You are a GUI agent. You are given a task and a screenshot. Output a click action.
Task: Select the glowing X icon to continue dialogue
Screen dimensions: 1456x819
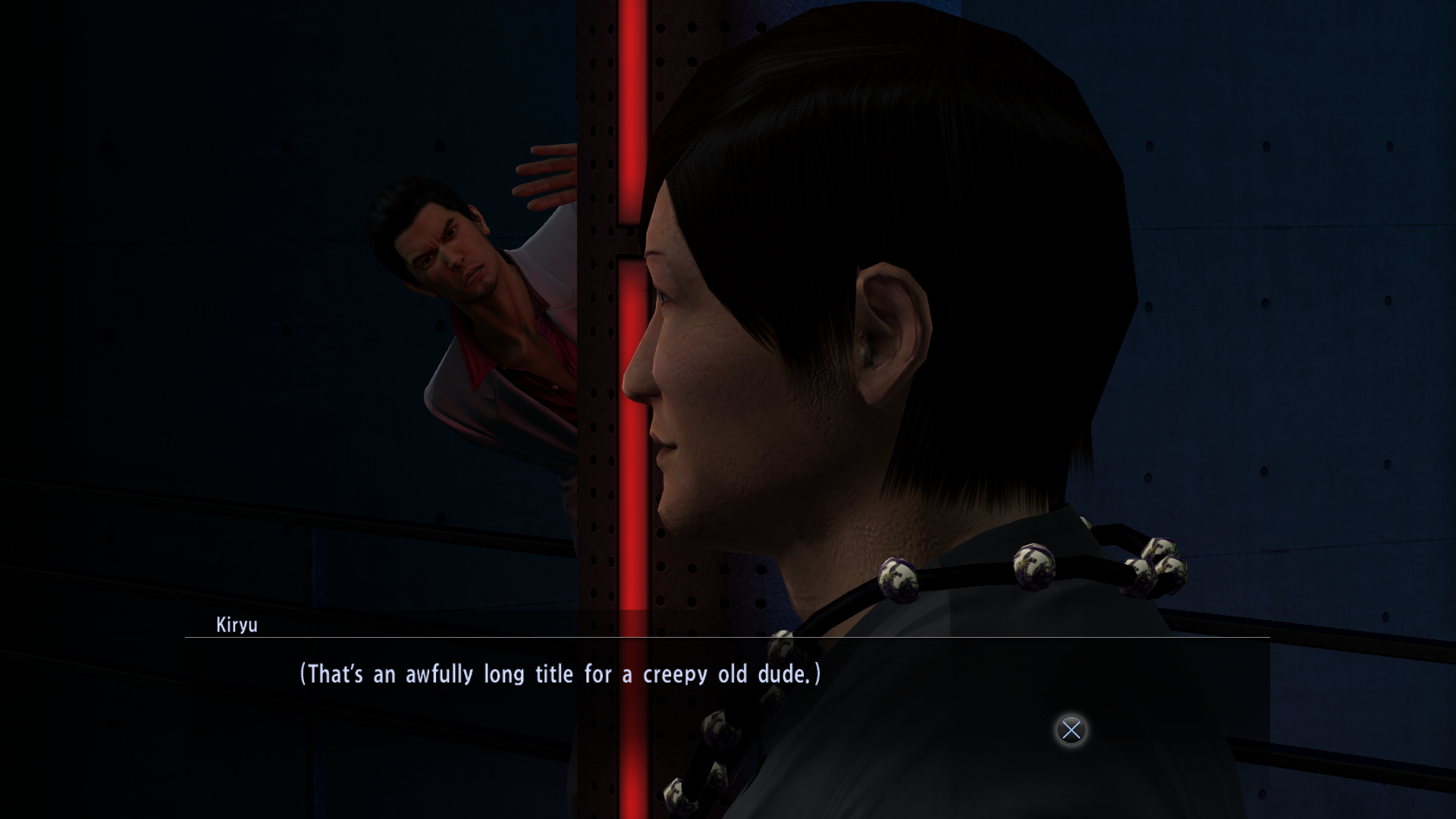point(1070,730)
